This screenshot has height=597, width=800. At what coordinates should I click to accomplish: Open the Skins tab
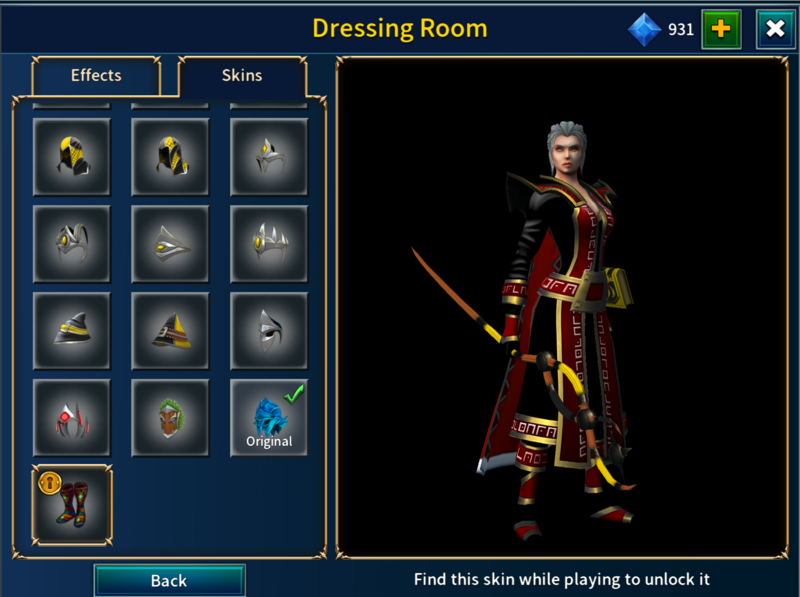tap(242, 75)
